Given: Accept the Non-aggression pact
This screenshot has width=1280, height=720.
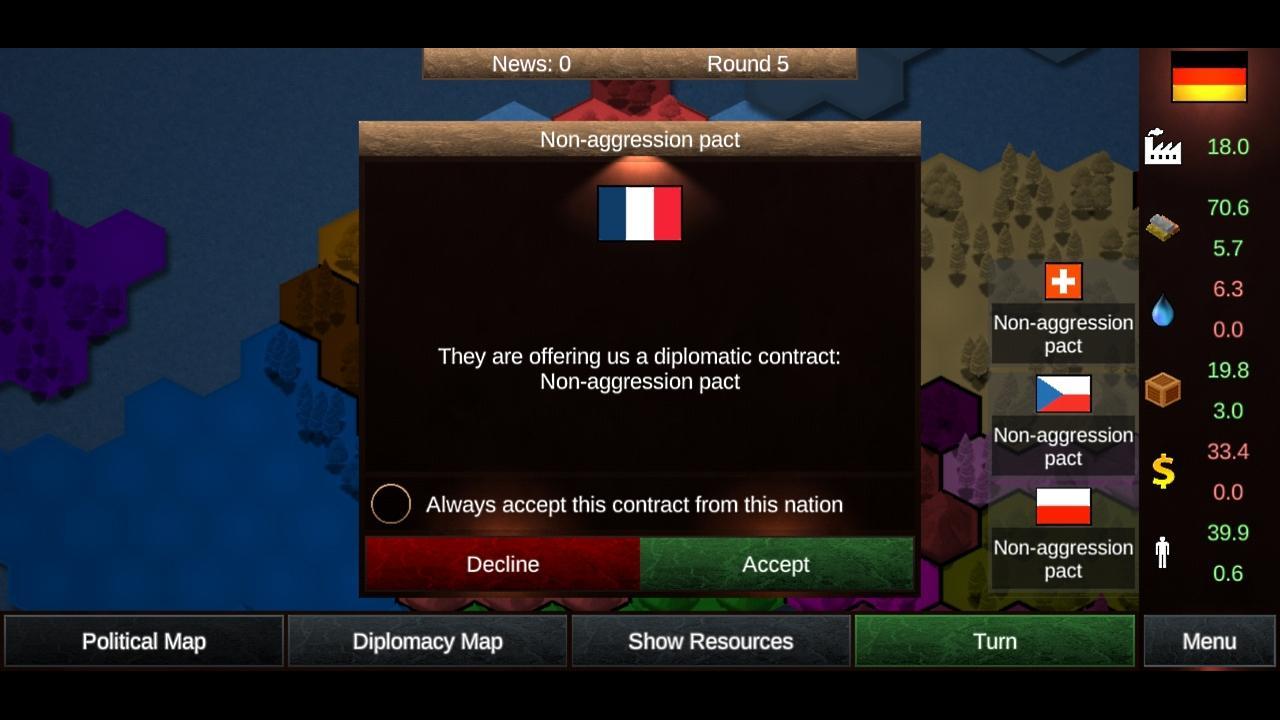Looking at the screenshot, I should pyautogui.click(x=777, y=564).
